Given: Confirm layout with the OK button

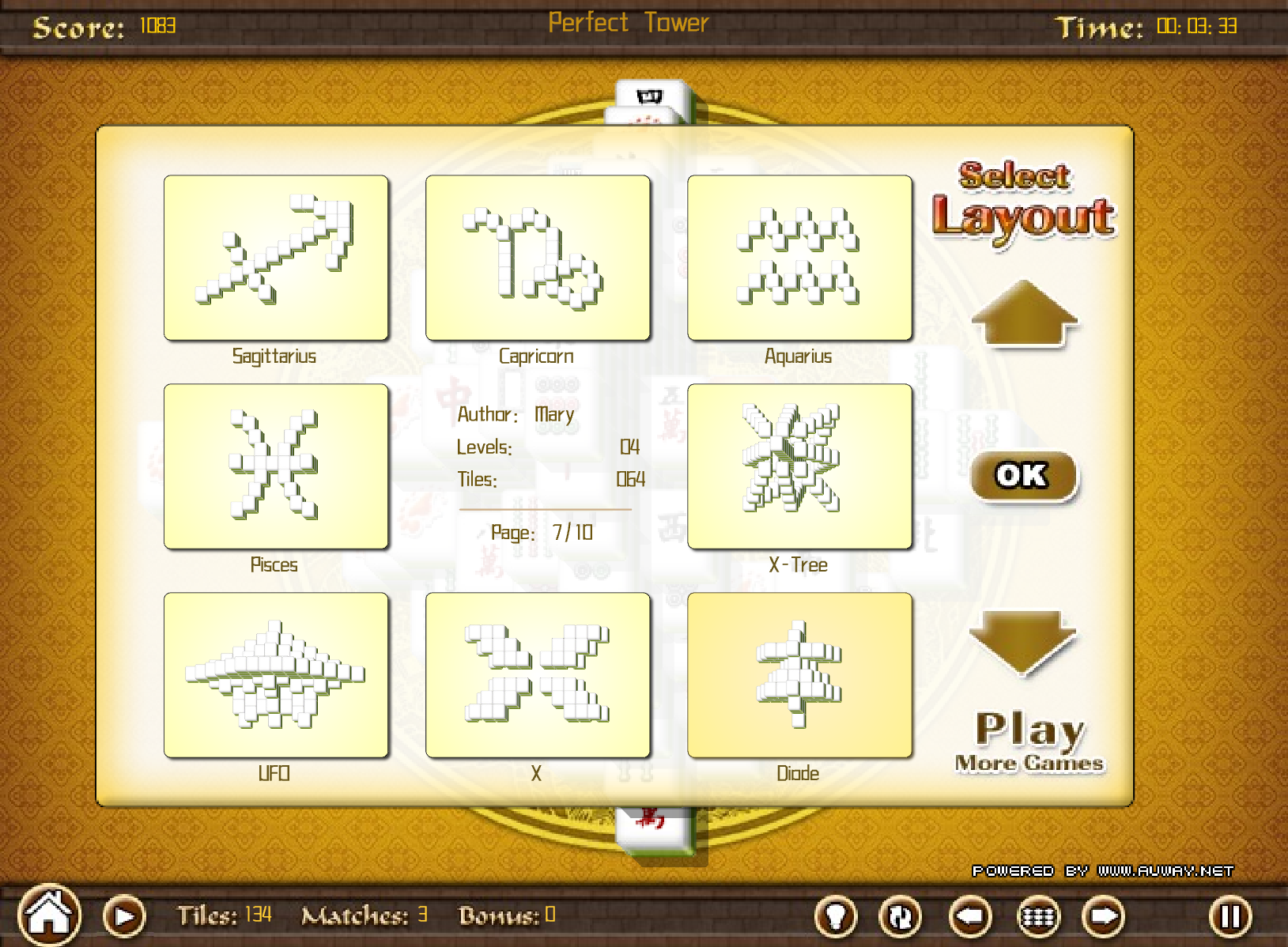Looking at the screenshot, I should (1023, 476).
